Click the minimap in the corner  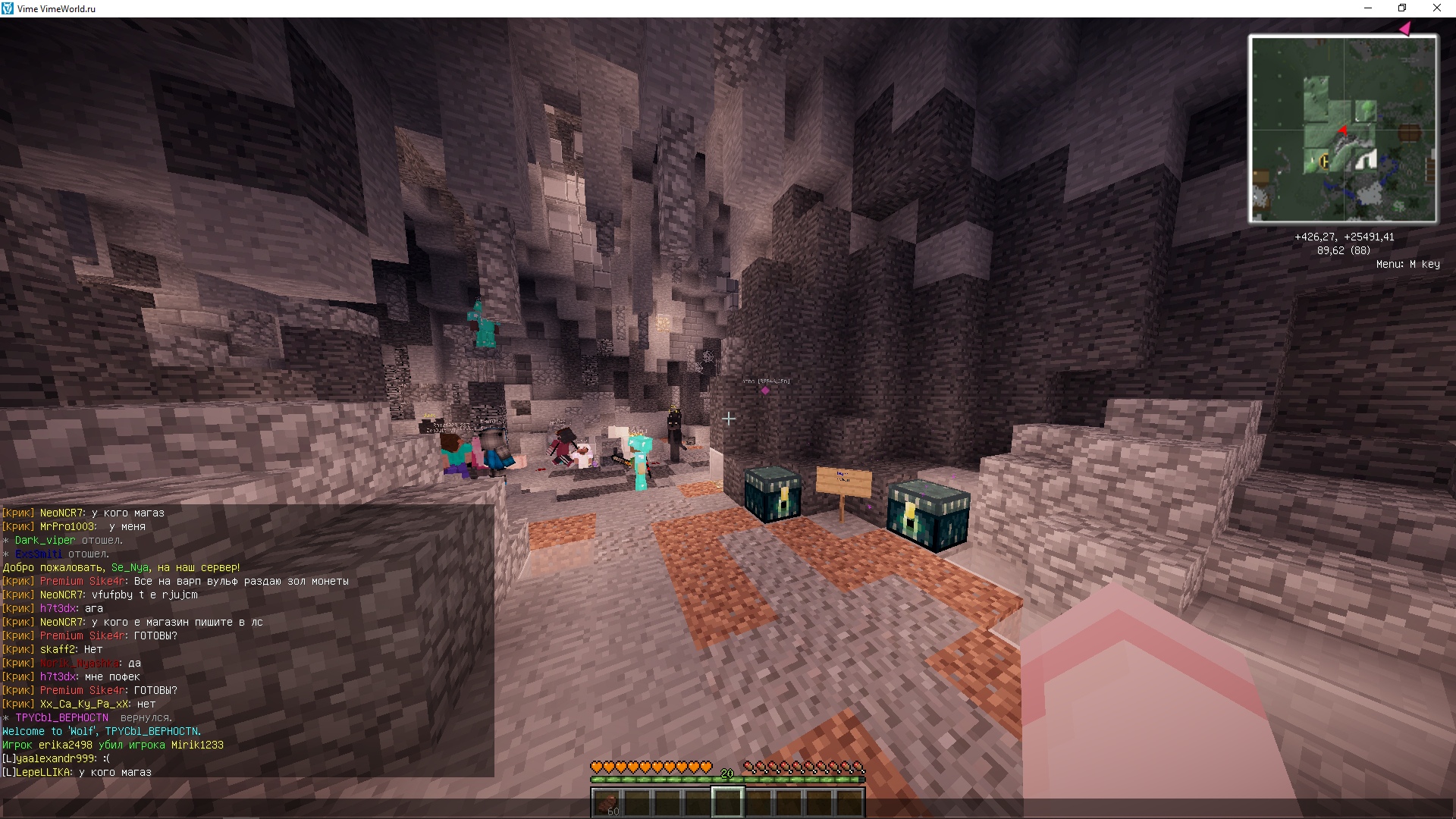tap(1342, 129)
